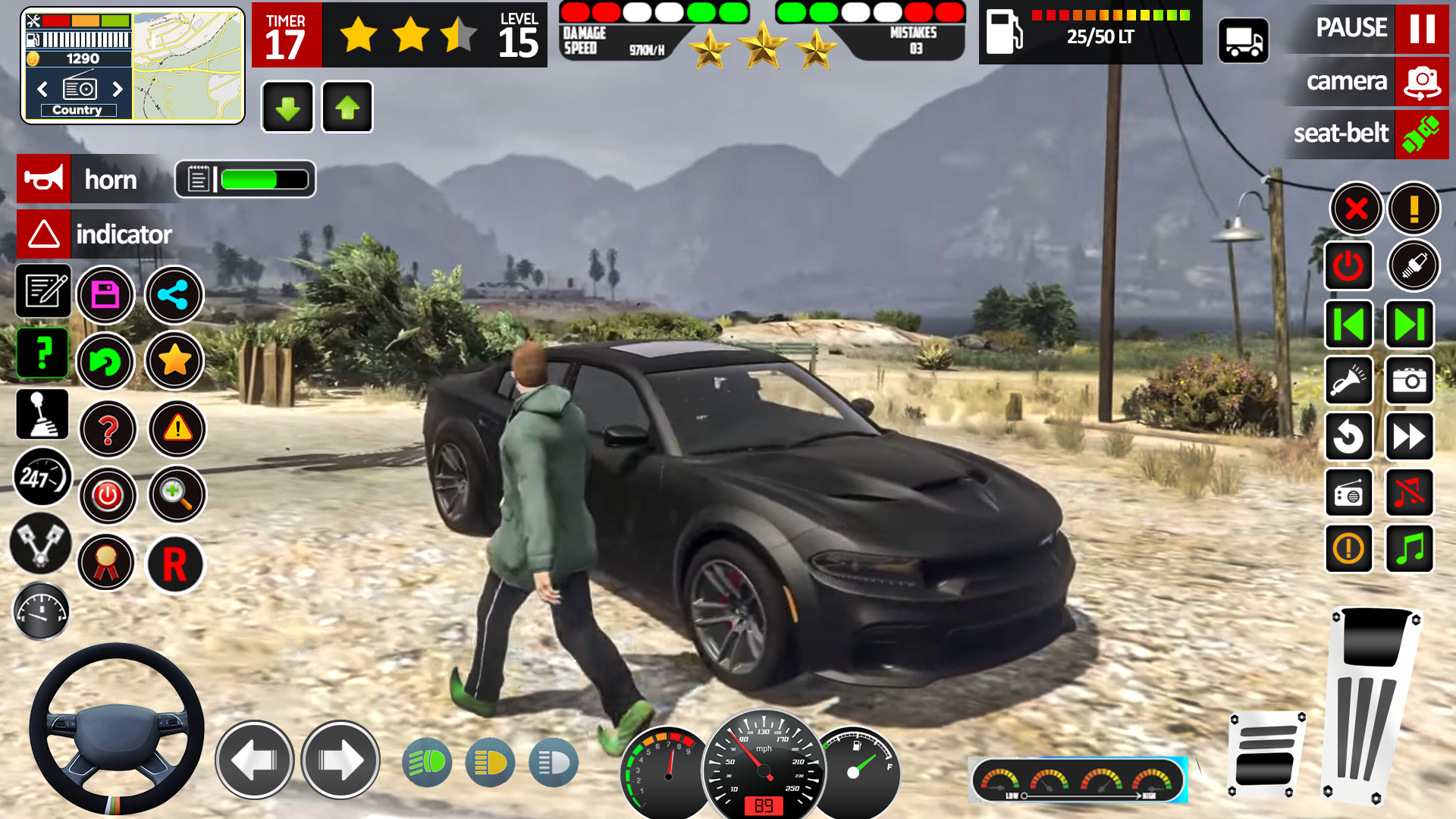Open the camera view switcher

tap(1365, 82)
